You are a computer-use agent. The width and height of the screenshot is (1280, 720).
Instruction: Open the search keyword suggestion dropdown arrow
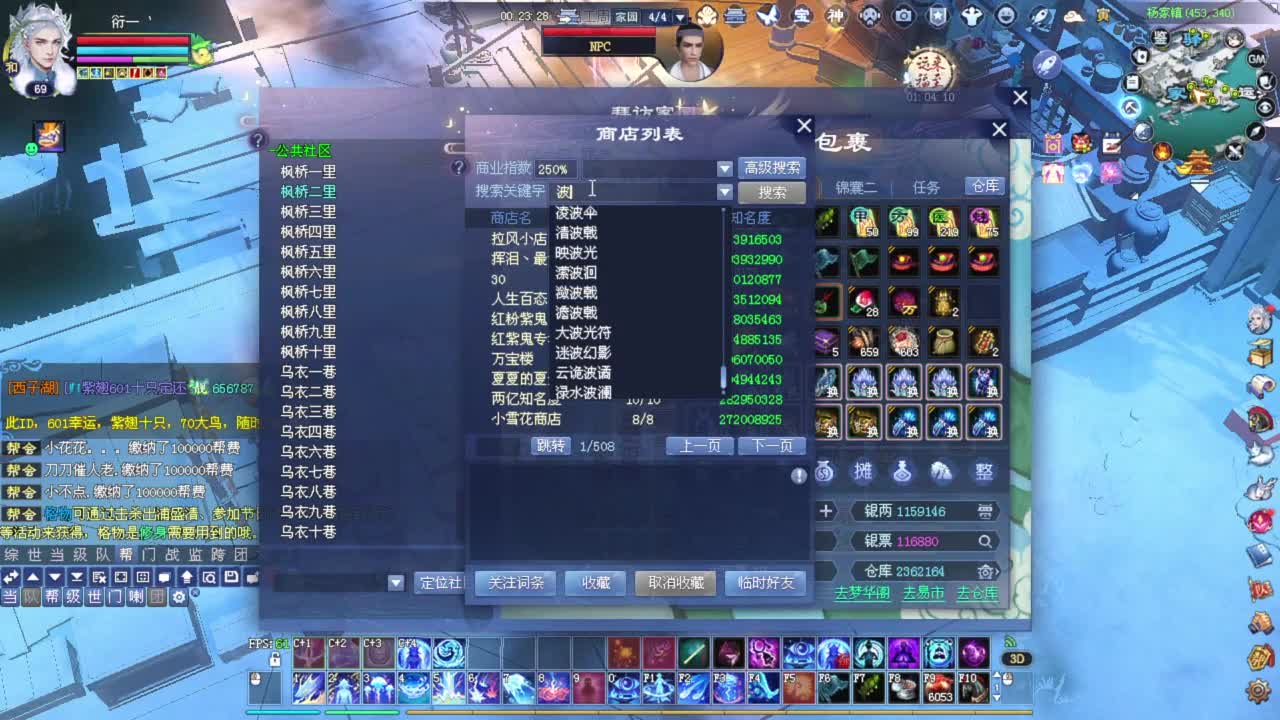pyautogui.click(x=724, y=191)
